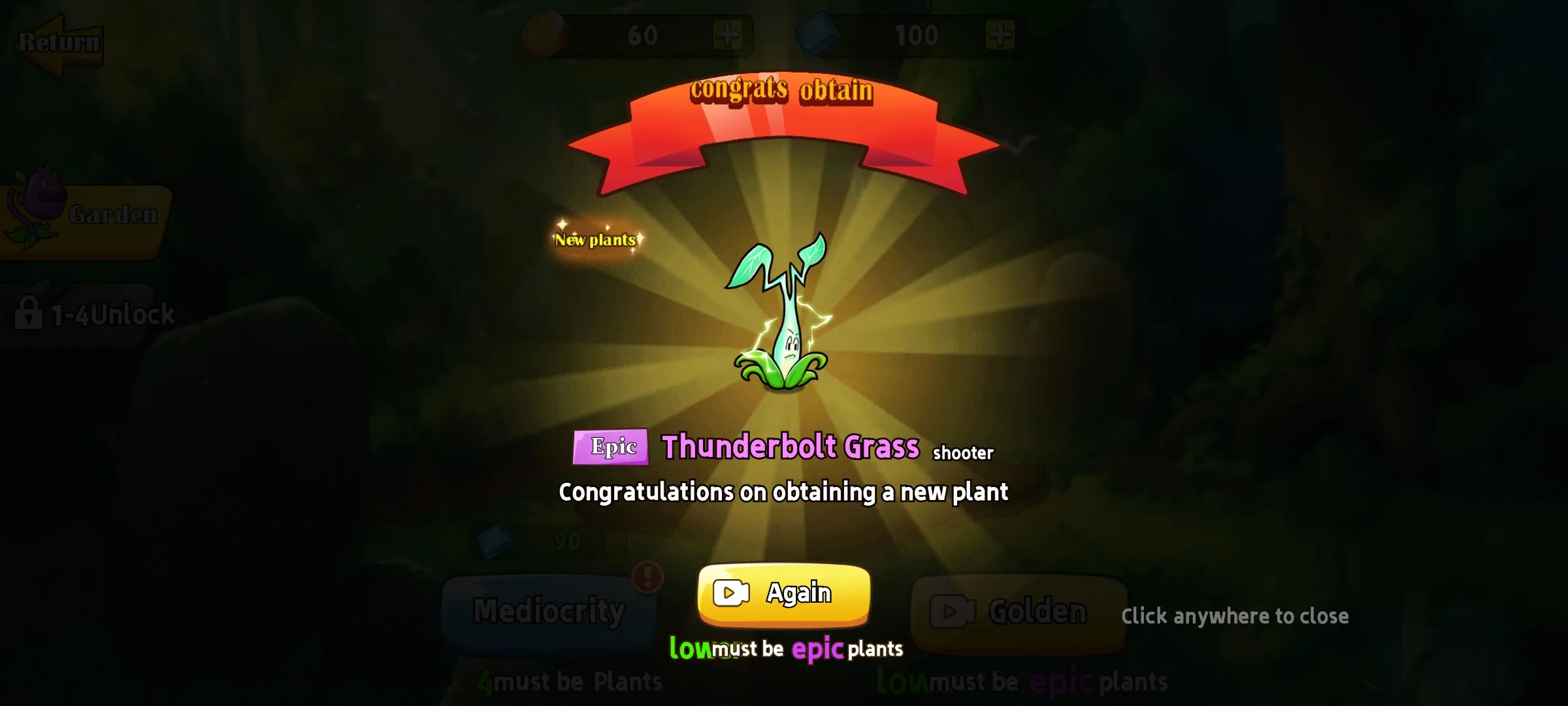Click the shooter type label

point(963,452)
